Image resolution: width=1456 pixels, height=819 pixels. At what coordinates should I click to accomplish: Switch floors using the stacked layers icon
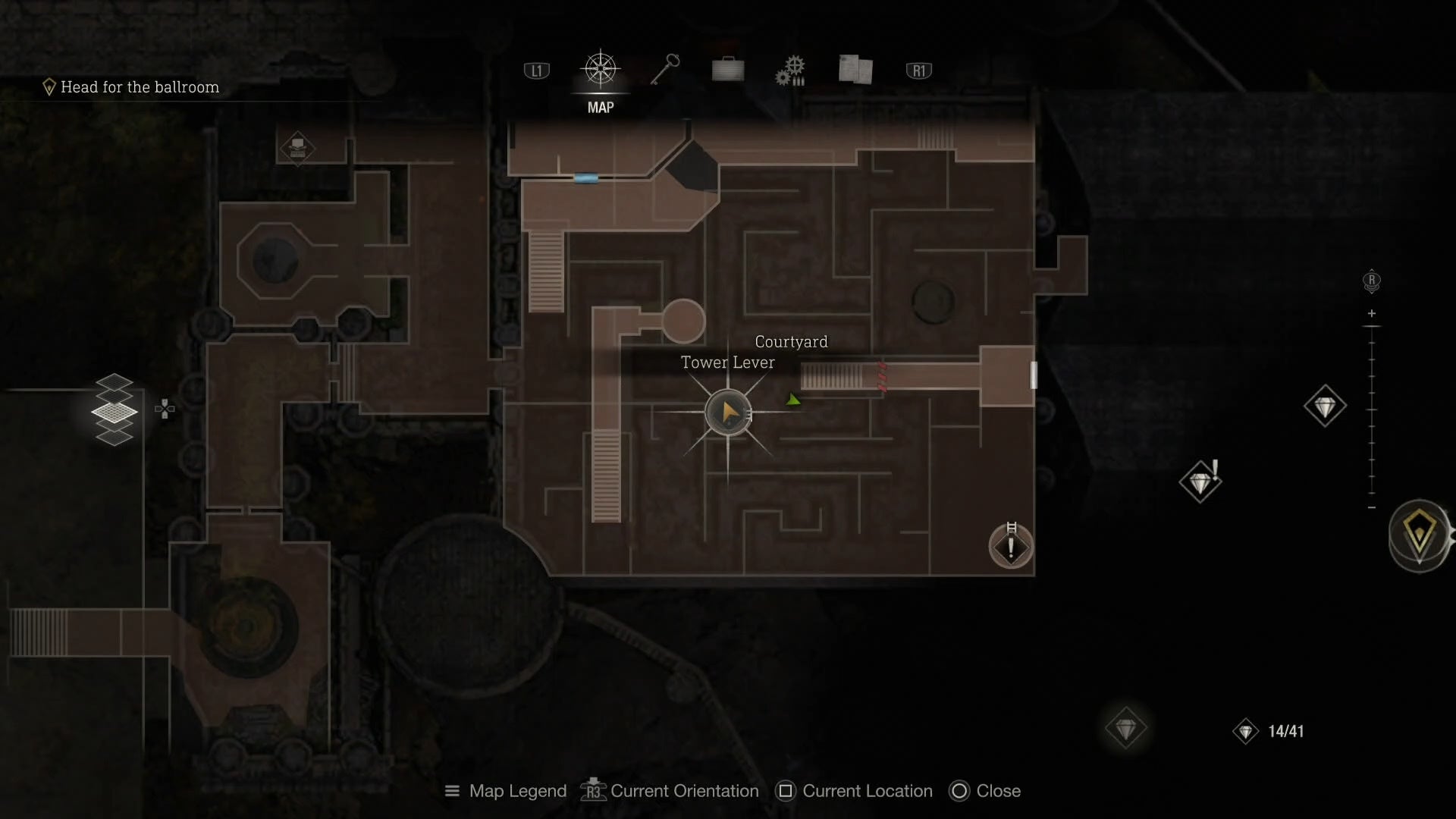click(x=115, y=409)
